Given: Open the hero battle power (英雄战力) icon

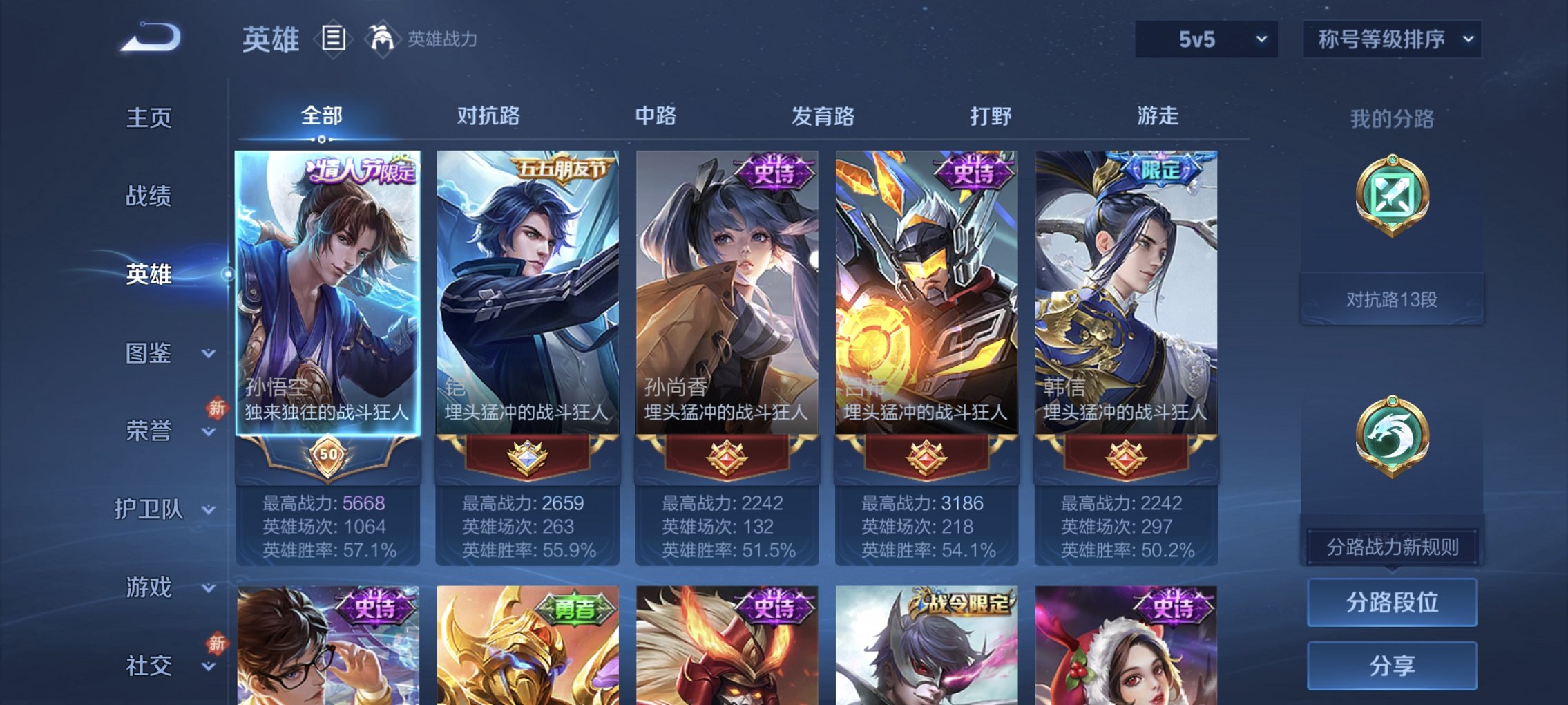Looking at the screenshot, I should [384, 38].
